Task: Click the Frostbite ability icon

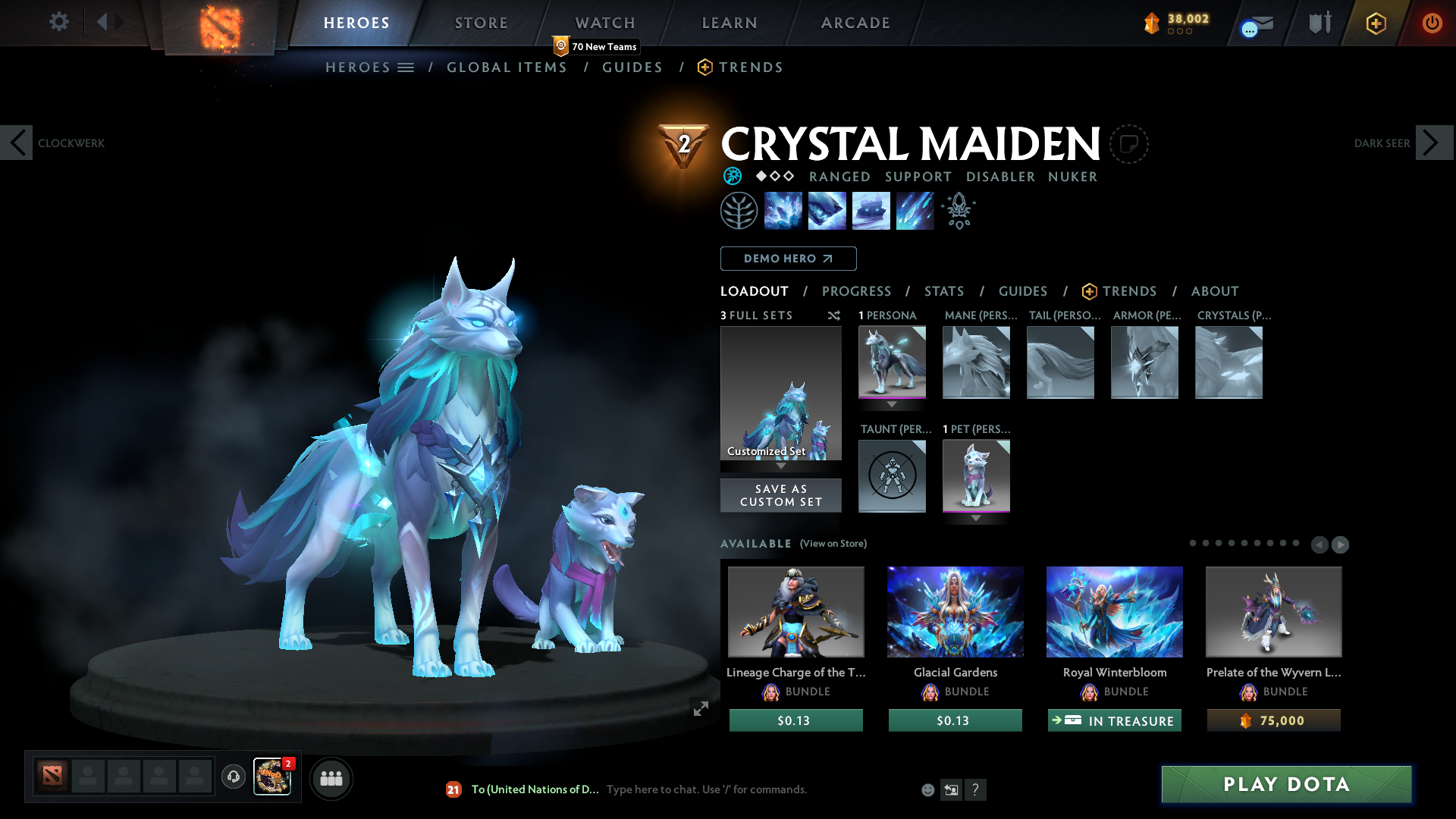Action: point(827,210)
